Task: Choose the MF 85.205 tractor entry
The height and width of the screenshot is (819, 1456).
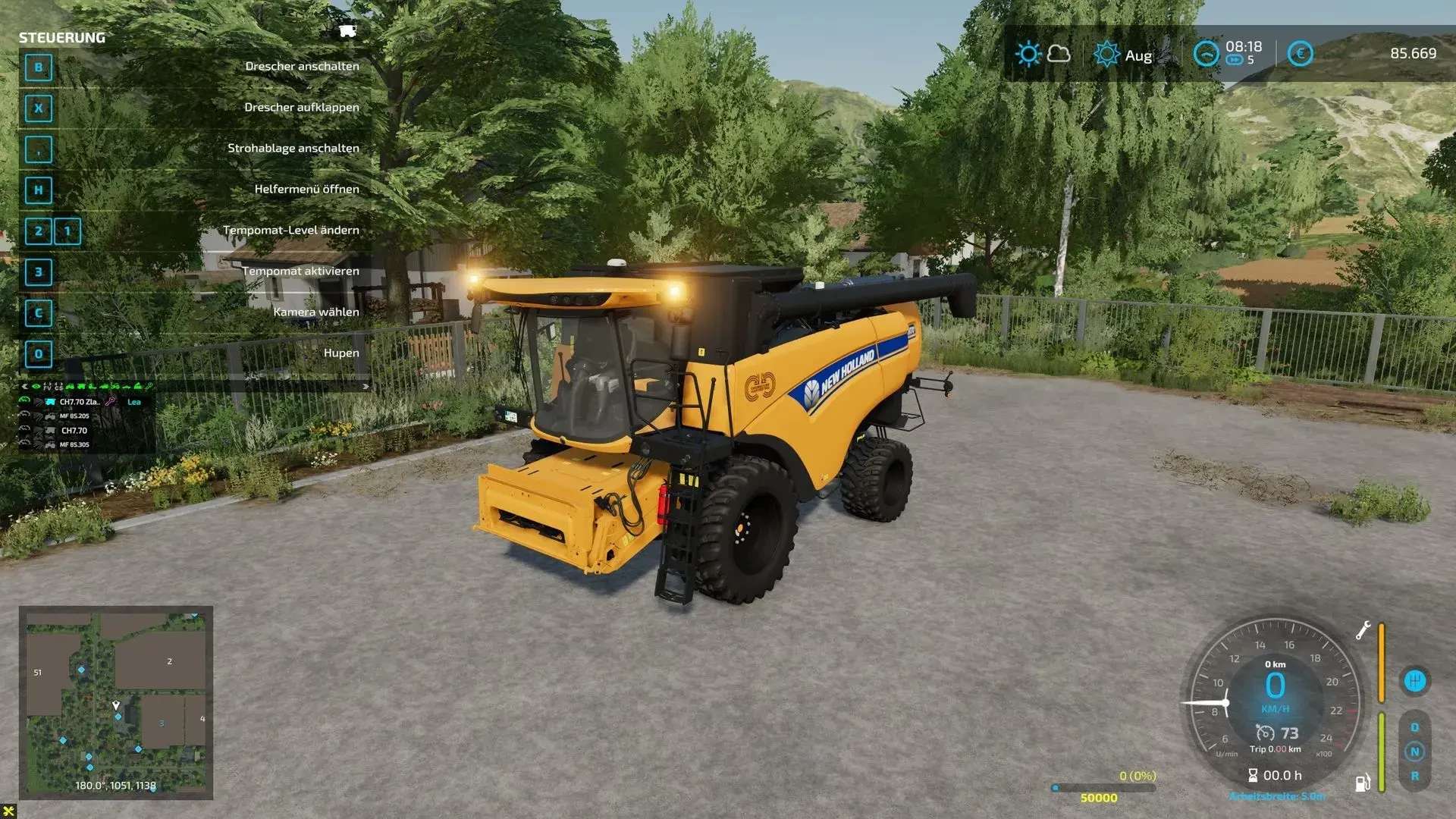Action: pos(74,416)
